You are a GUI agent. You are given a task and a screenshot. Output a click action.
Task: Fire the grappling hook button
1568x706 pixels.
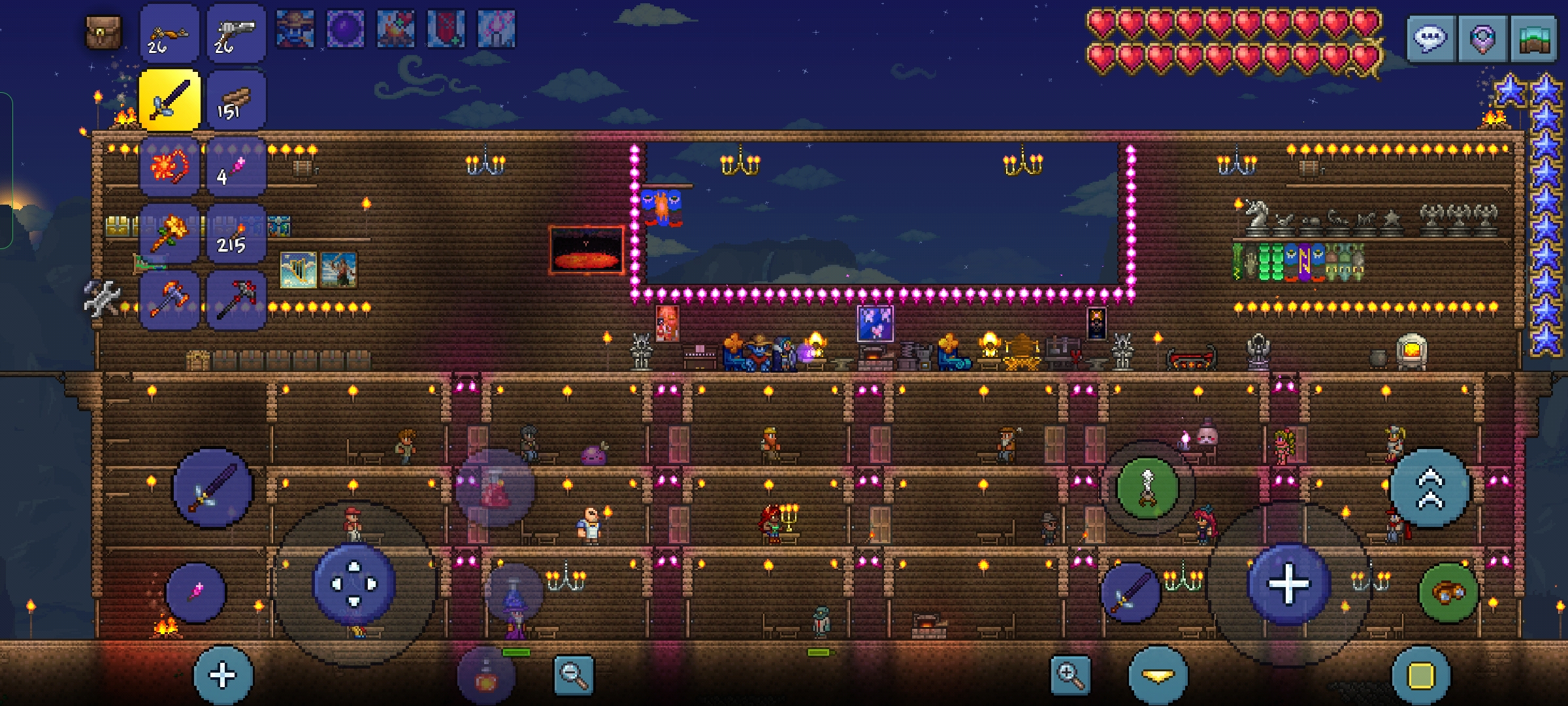pos(1147,488)
